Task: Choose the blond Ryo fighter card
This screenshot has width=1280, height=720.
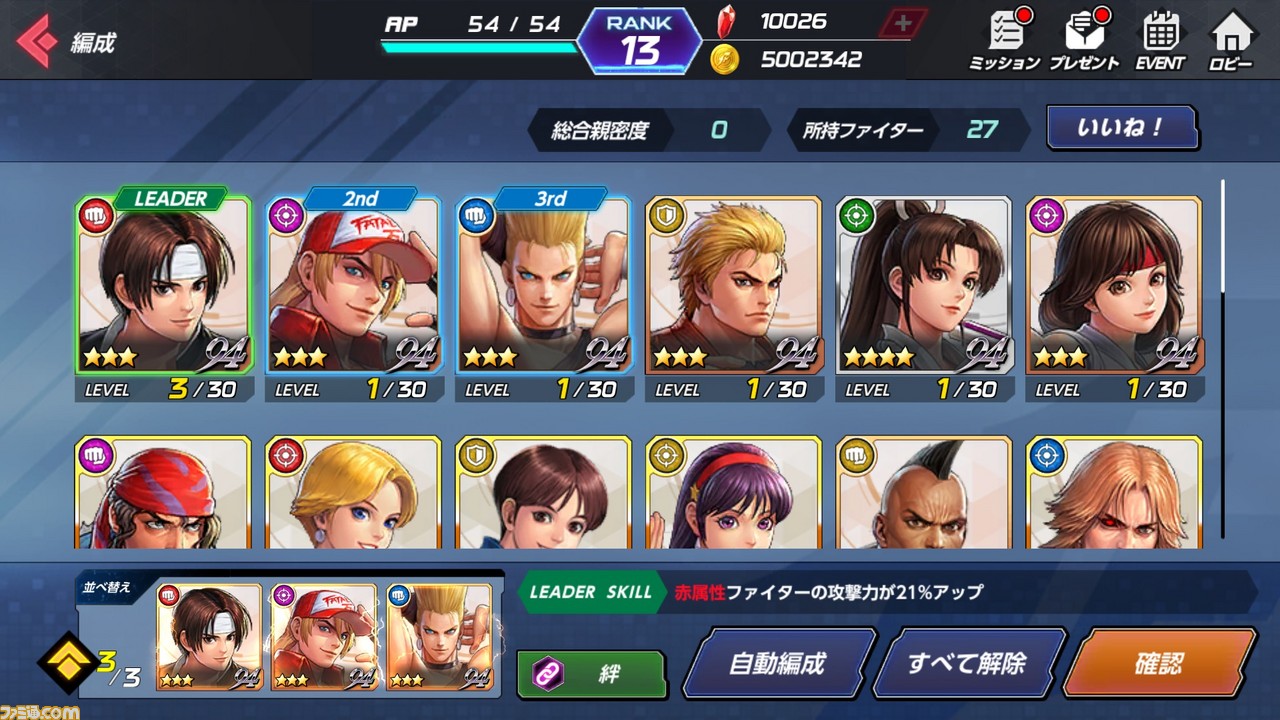Action: coord(733,290)
